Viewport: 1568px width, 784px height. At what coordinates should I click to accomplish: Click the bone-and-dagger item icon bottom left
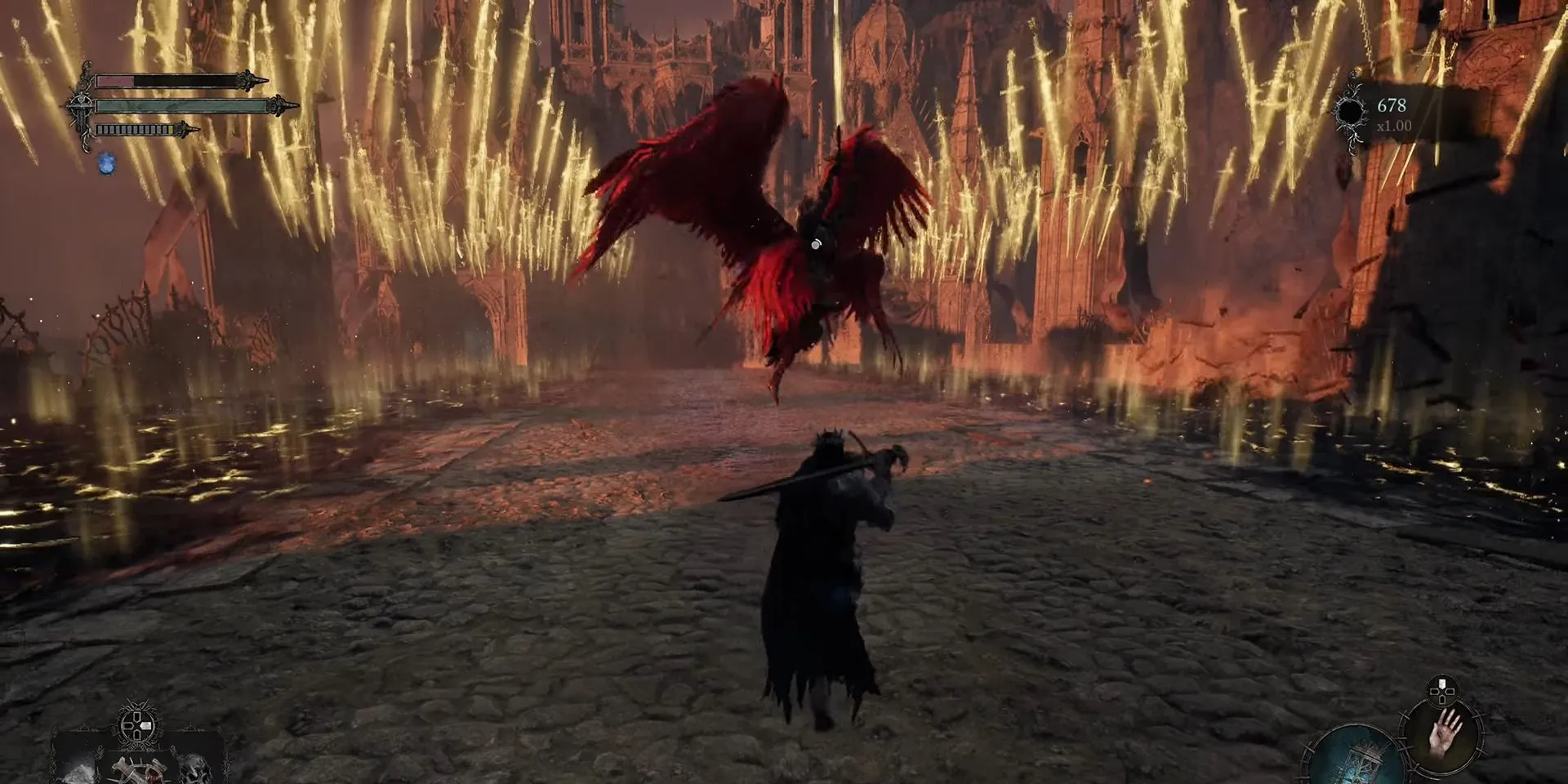[x=139, y=772]
